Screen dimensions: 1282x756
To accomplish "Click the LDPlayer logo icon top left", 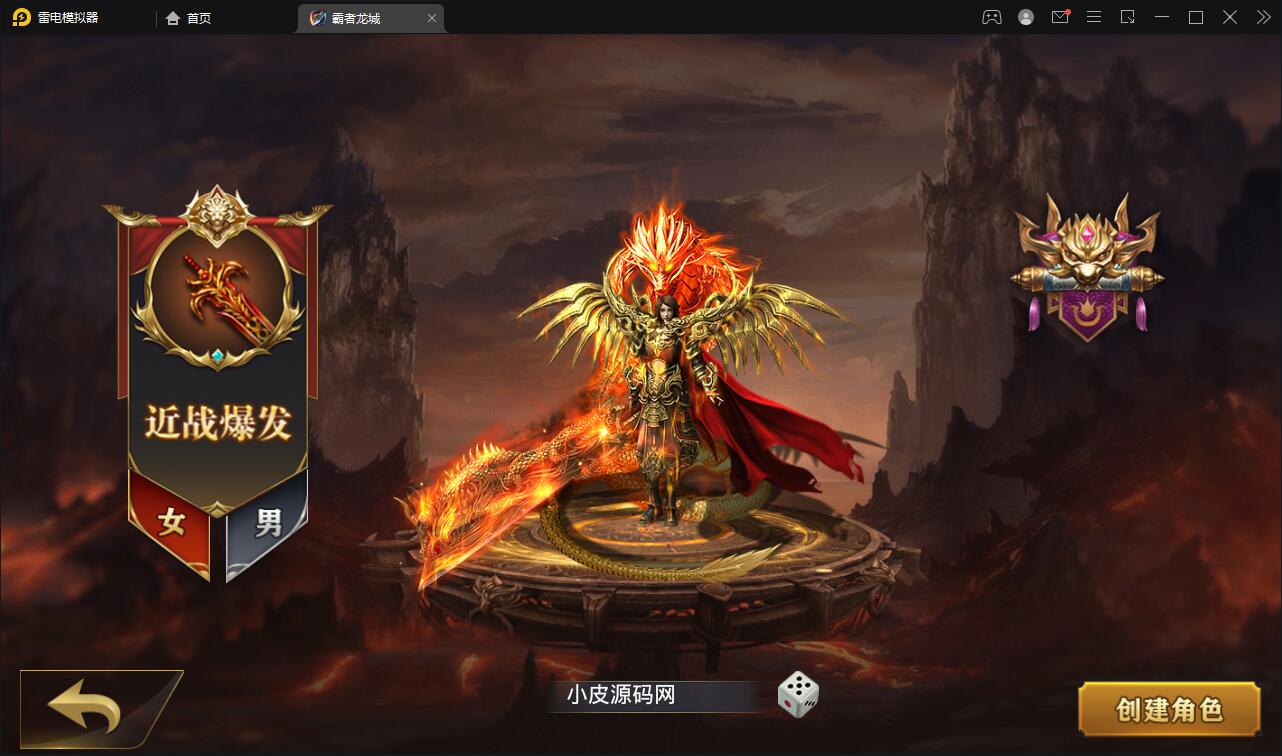I will point(22,17).
